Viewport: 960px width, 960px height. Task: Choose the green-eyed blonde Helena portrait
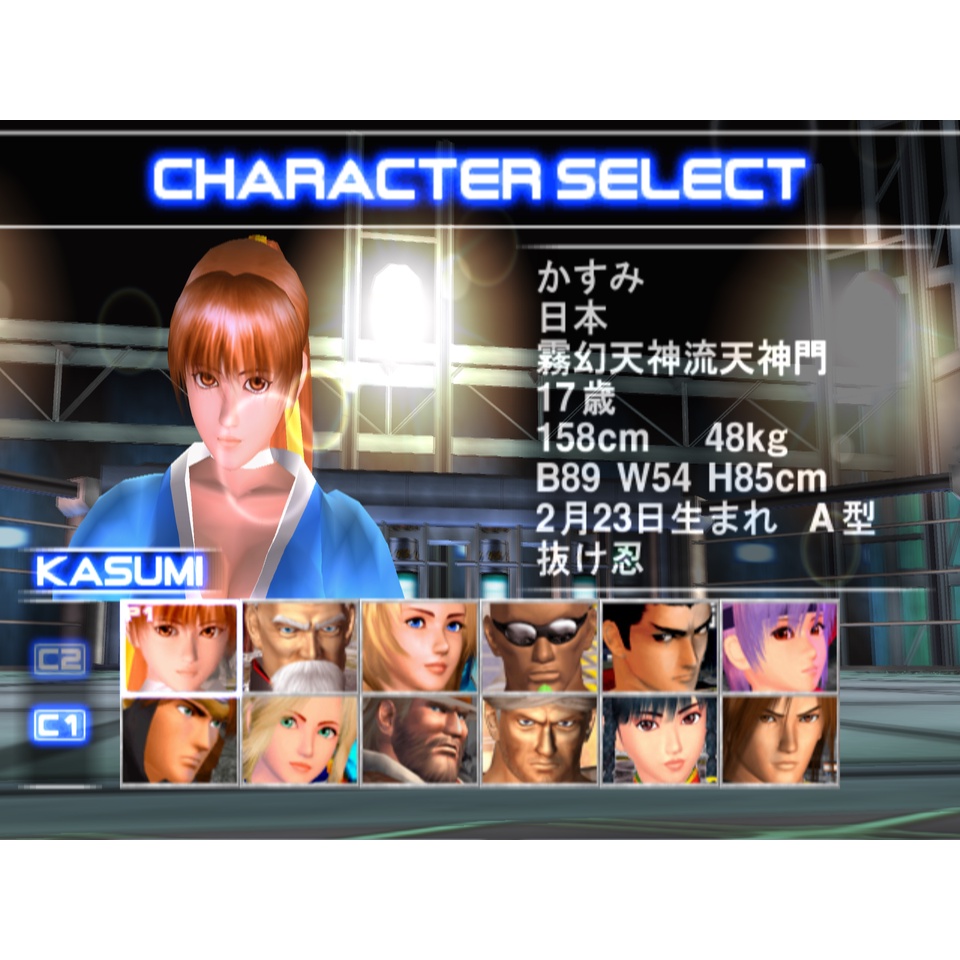[x=300, y=740]
